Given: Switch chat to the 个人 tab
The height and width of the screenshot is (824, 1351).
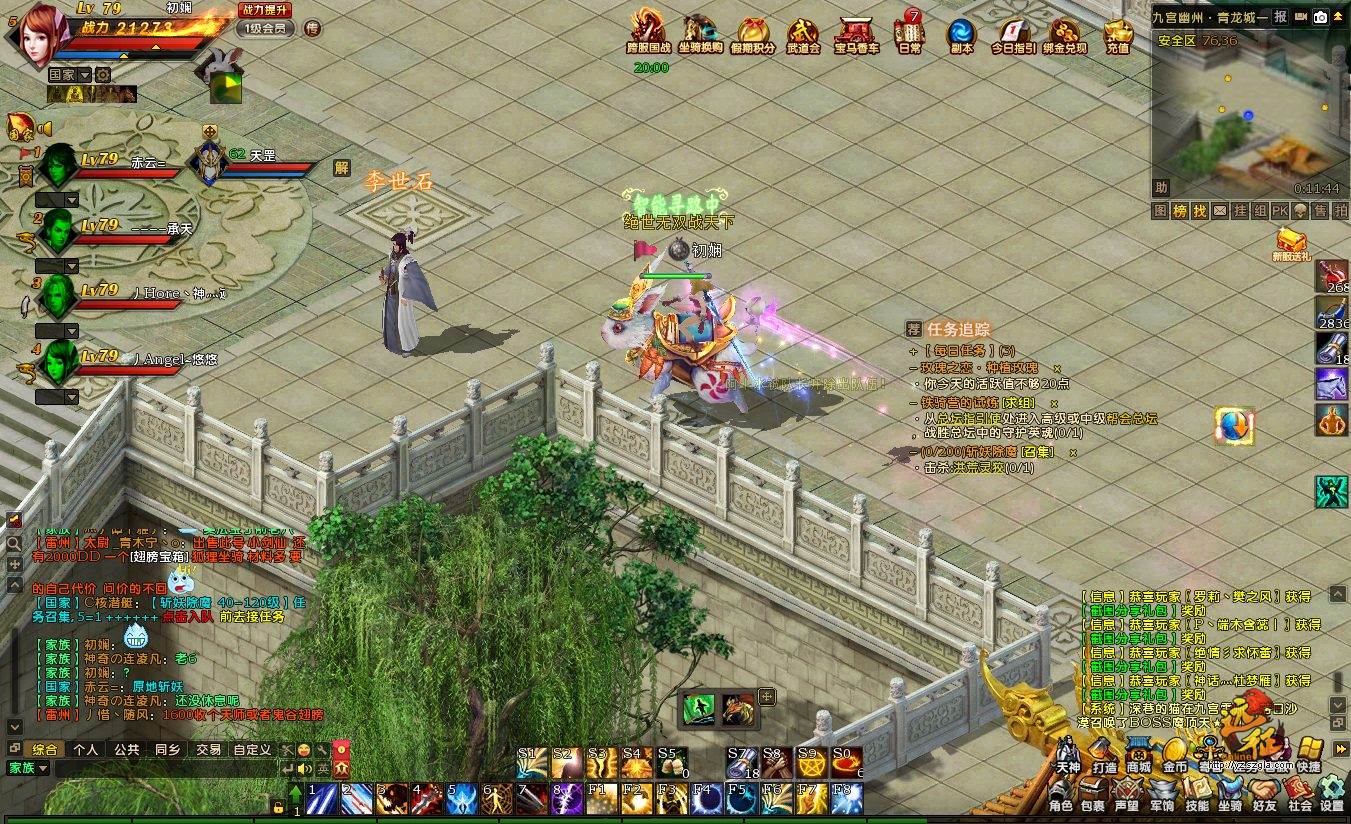Looking at the screenshot, I should (x=86, y=749).
